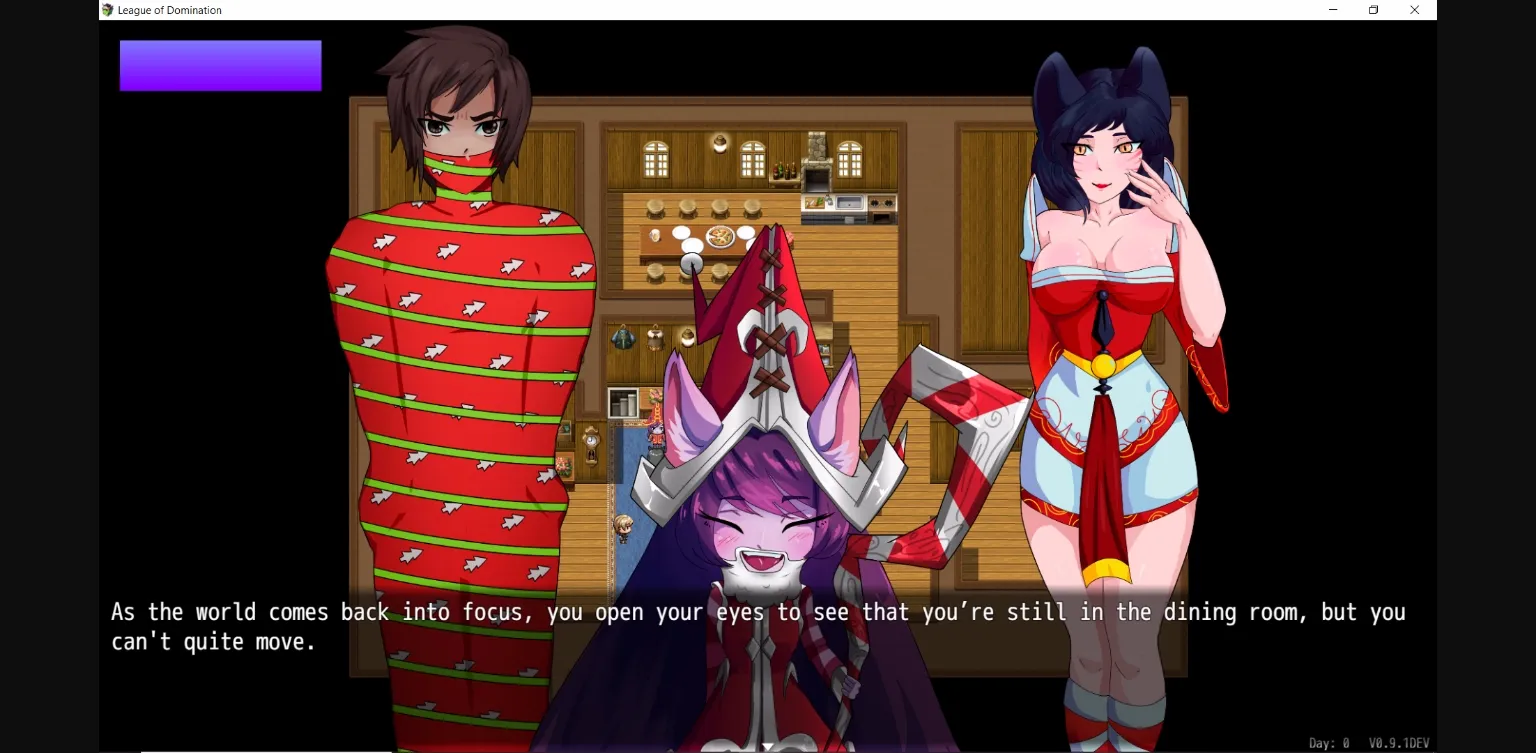1536x753 pixels.
Task: Minimize the game window
Action: click(1332, 10)
